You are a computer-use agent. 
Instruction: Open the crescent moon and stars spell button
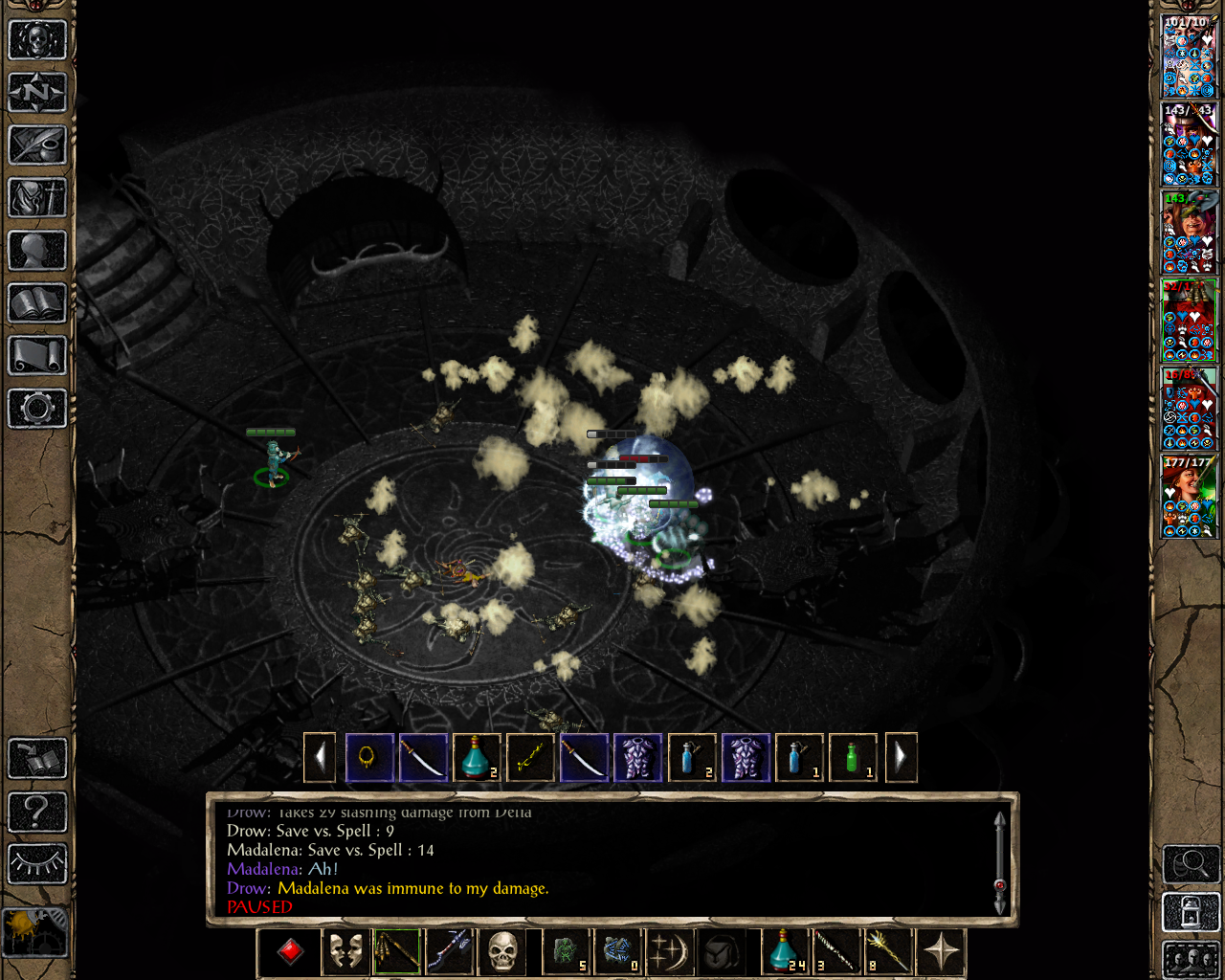click(669, 952)
